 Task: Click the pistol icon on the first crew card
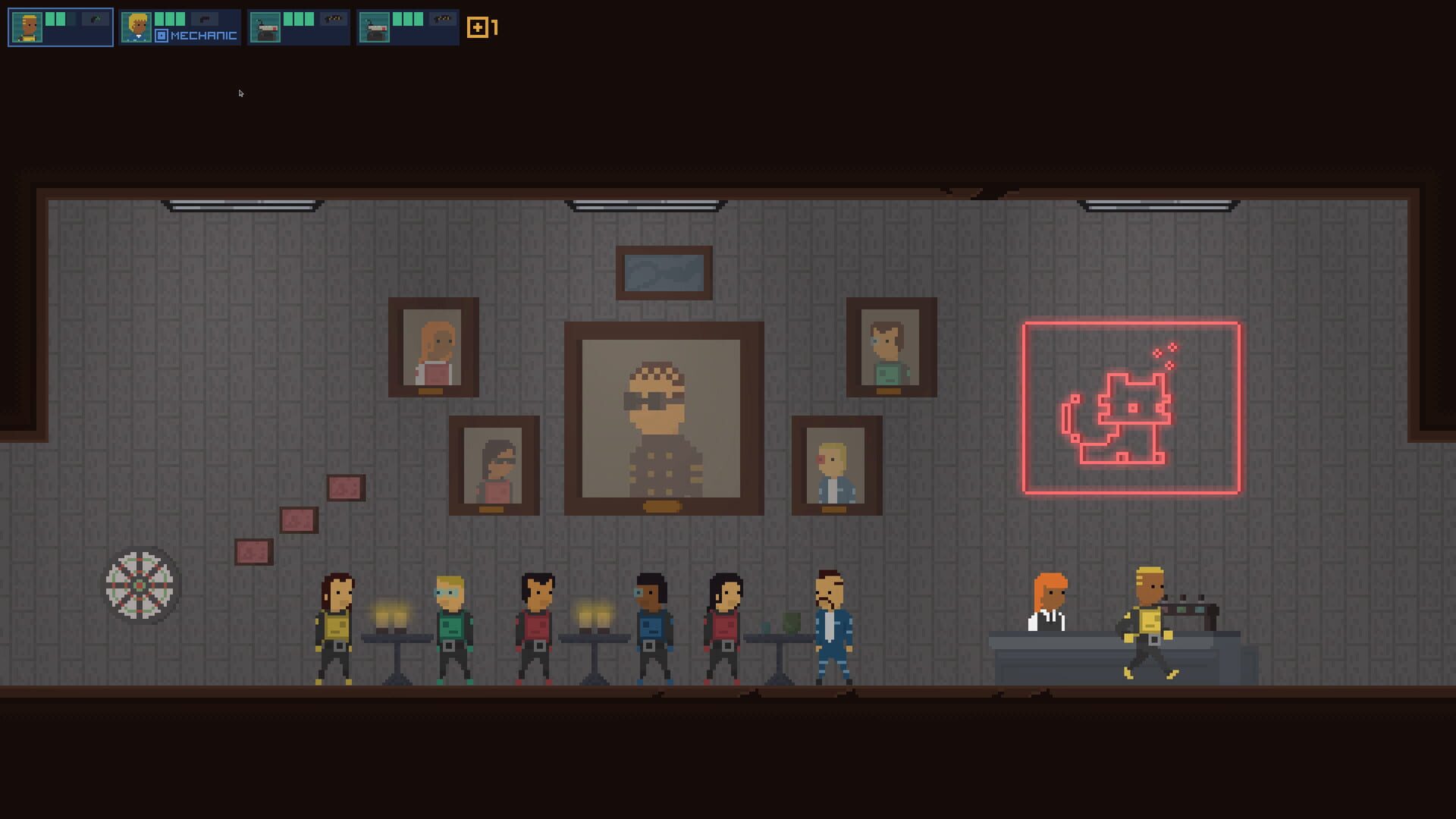[96, 19]
